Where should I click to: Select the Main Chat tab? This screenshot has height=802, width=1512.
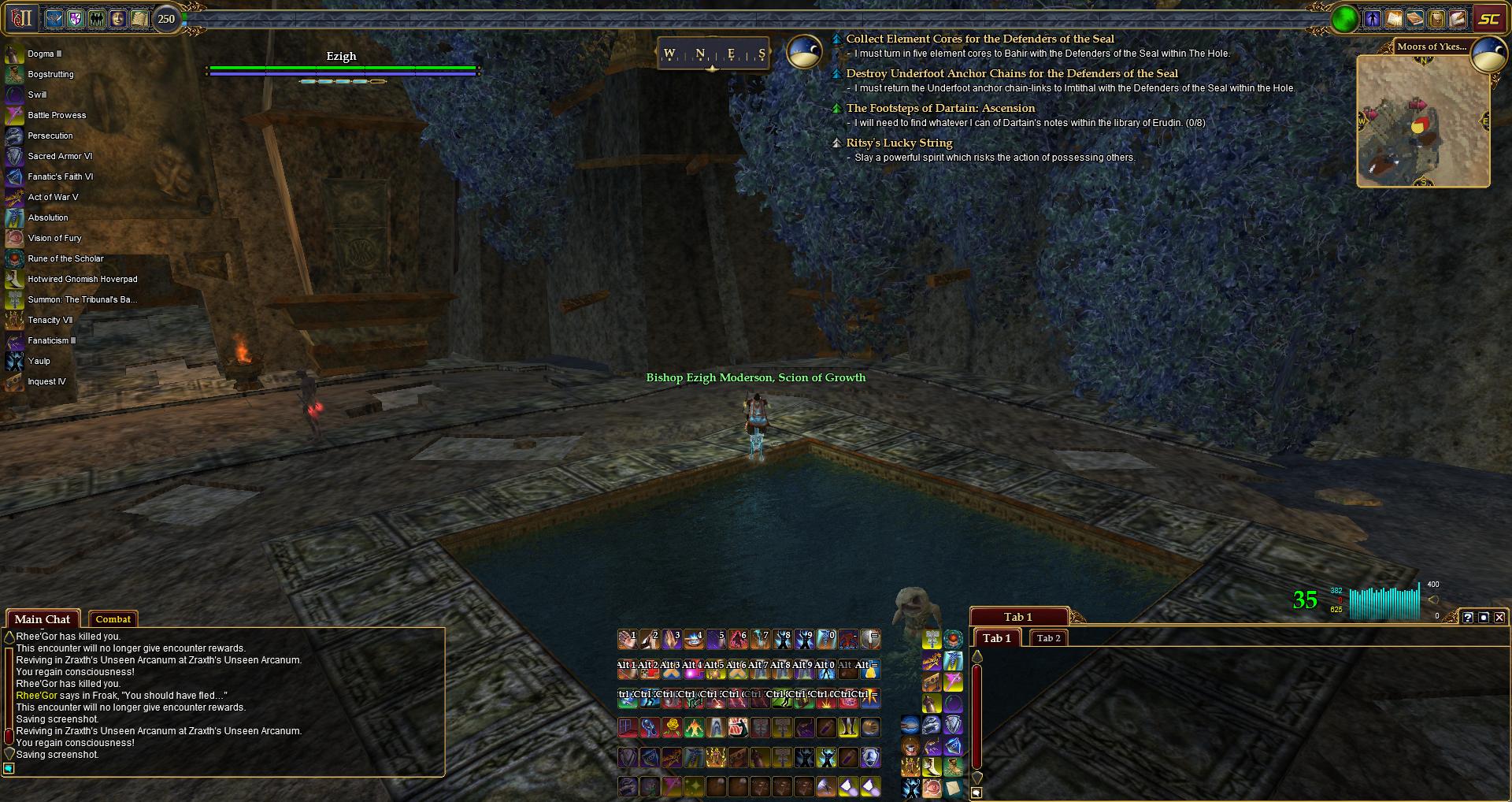coord(43,619)
